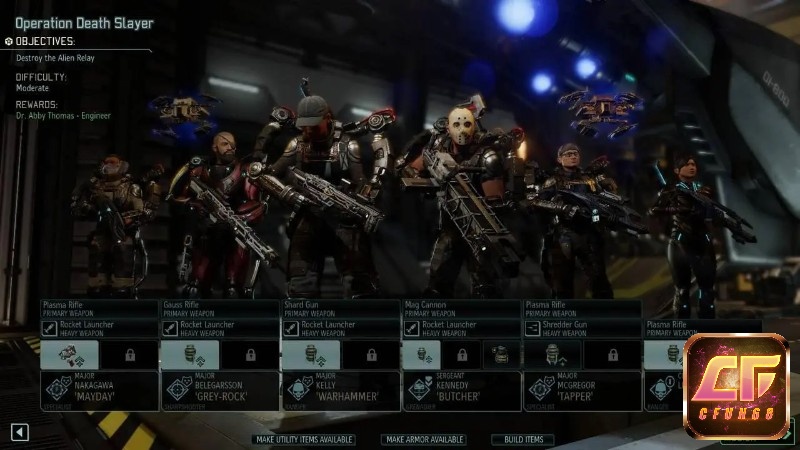The image size is (800, 450).
Task: Open Major Kelly 'Warhammer' soldier card
Action: 340,391
